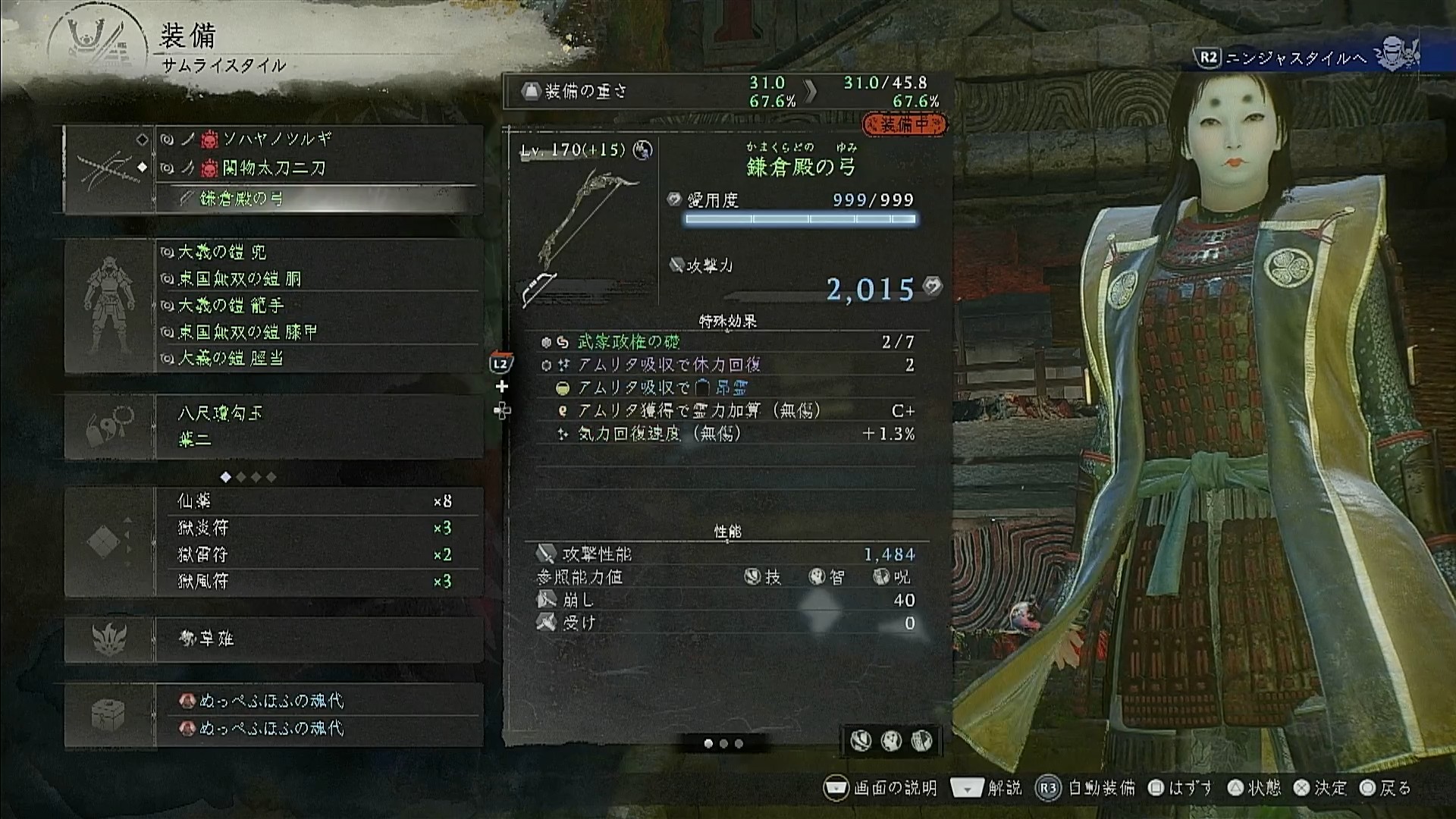Click the 画面の説明 screen help option
Screen dimensions: 1456x819
(881, 788)
